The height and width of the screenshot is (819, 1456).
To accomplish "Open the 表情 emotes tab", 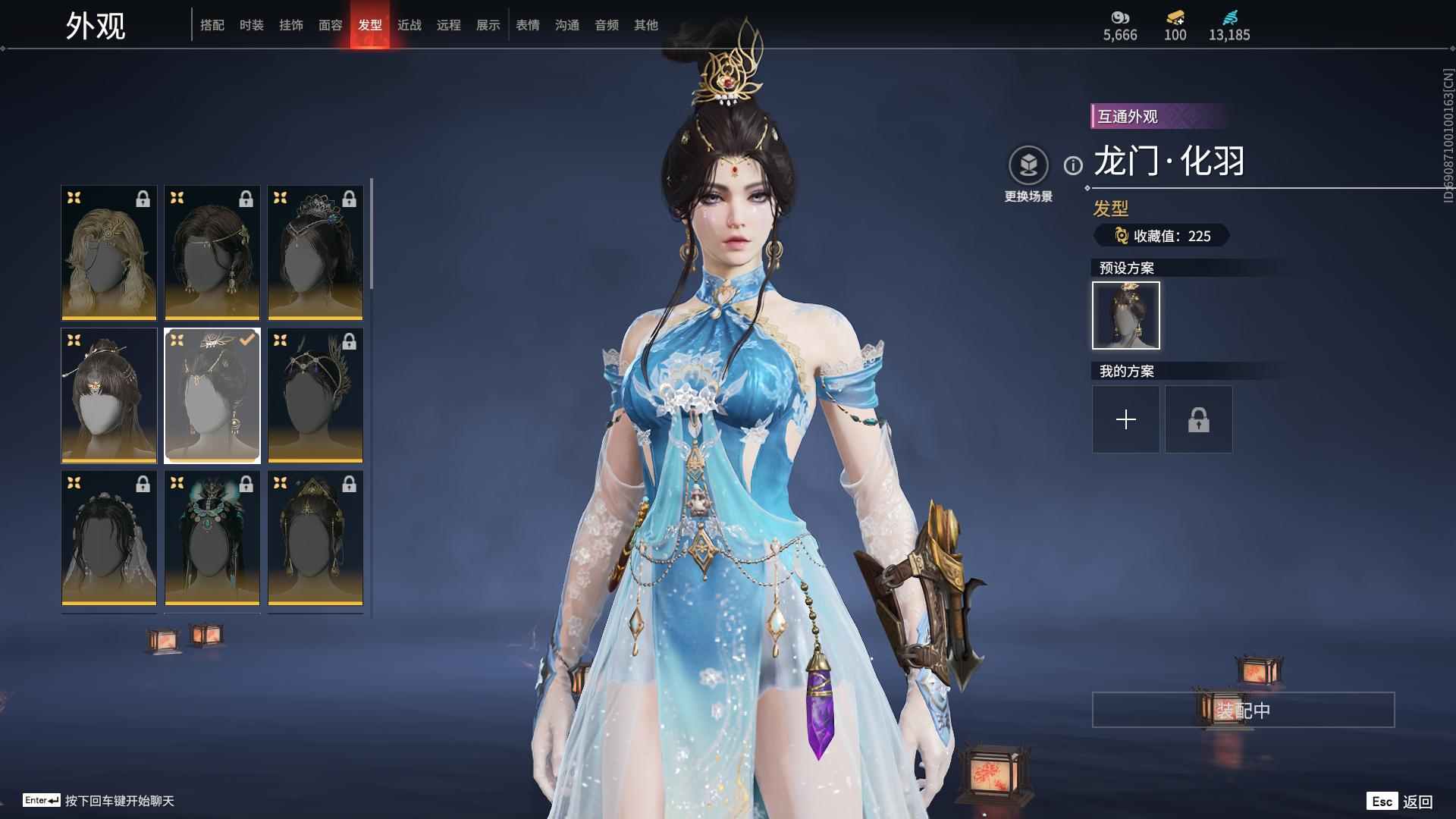I will pos(528,25).
